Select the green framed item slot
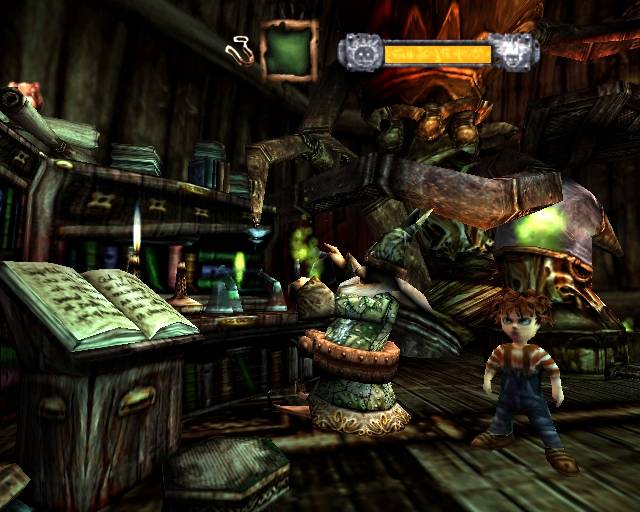 tap(289, 53)
